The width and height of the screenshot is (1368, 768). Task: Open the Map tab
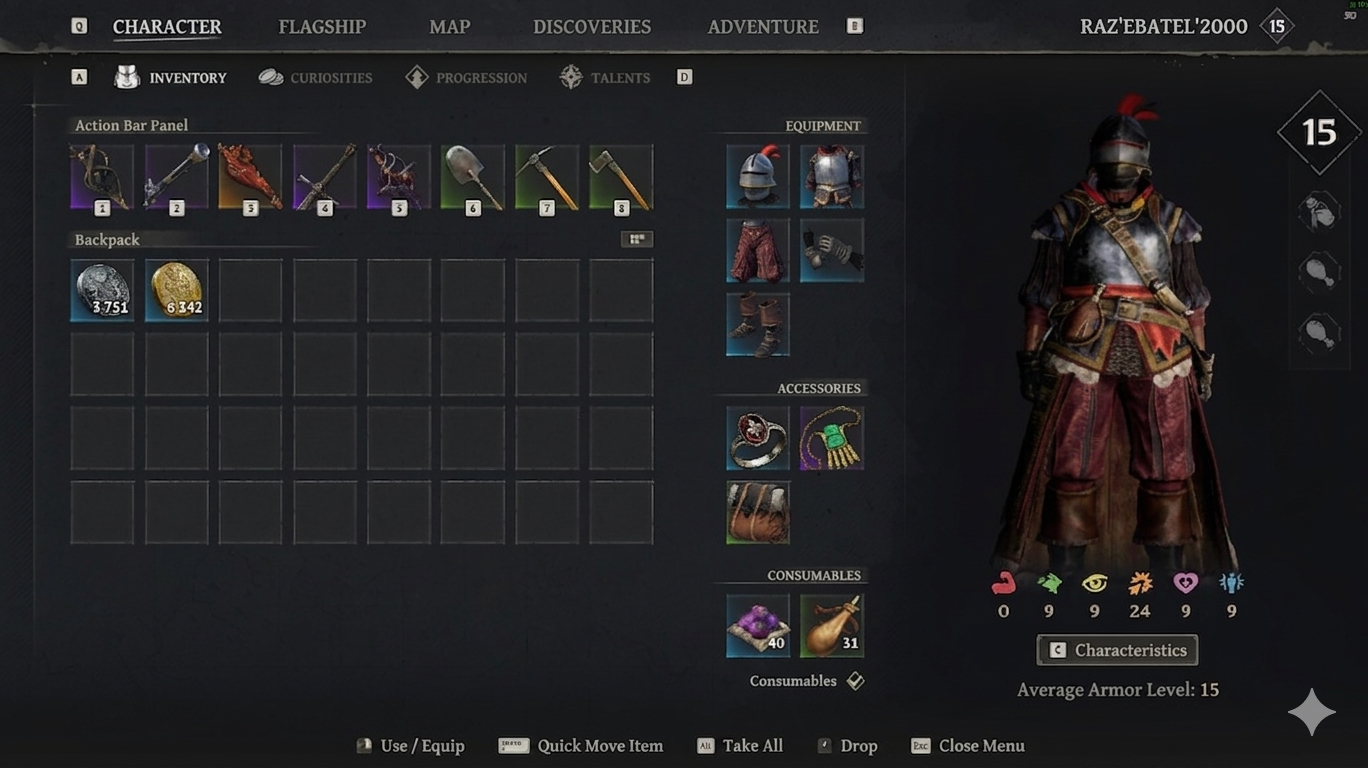(449, 27)
